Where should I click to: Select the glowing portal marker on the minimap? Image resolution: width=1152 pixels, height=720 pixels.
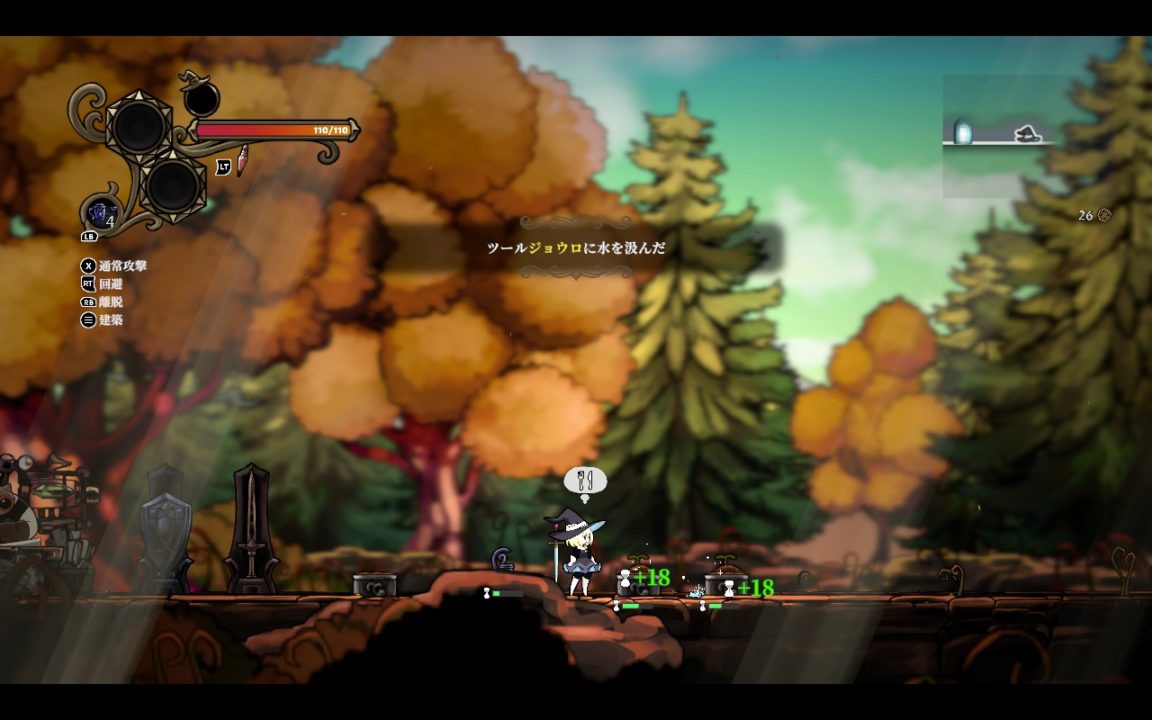coord(962,132)
